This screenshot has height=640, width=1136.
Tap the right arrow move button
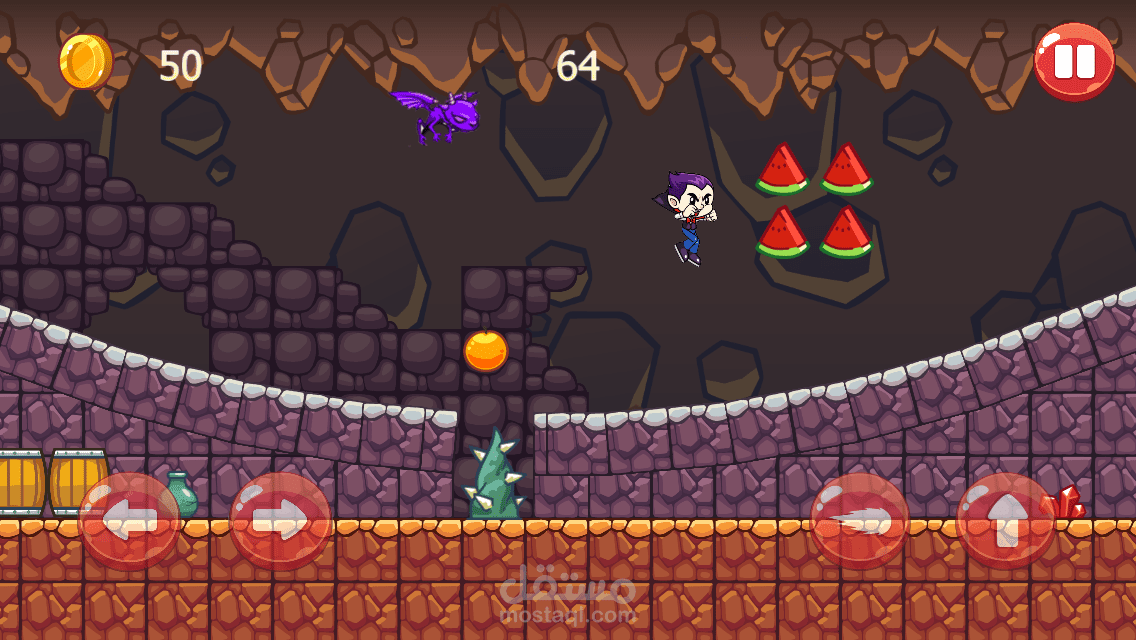(x=281, y=521)
